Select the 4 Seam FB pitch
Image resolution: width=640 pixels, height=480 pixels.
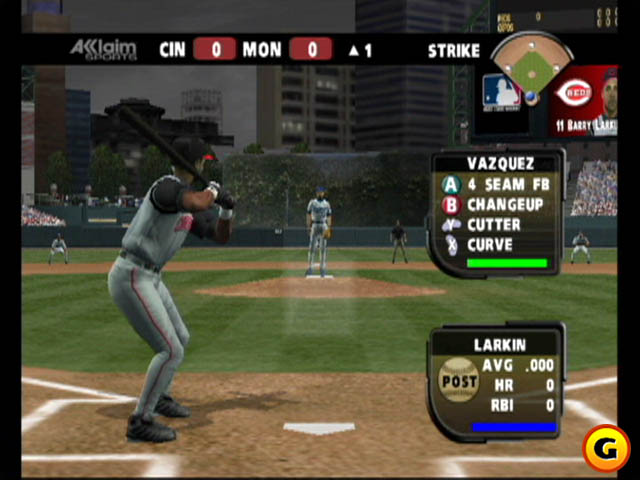coord(496,184)
